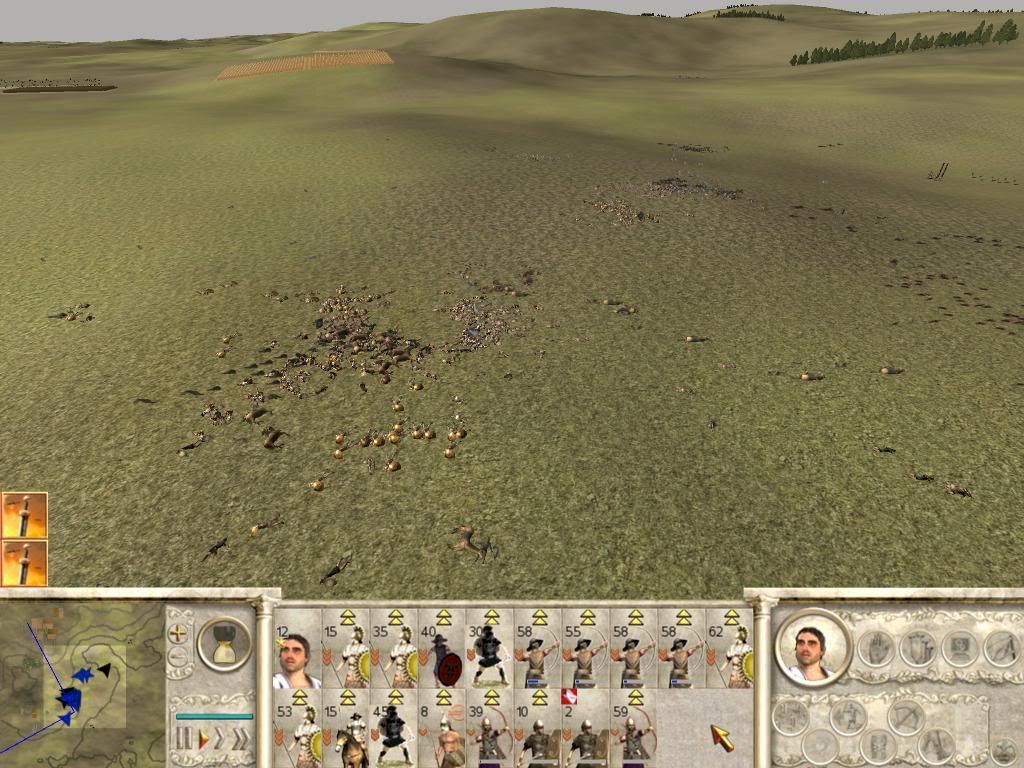Set battle speed to triple fast-forward
This screenshot has height=768, width=1024.
coord(241,740)
